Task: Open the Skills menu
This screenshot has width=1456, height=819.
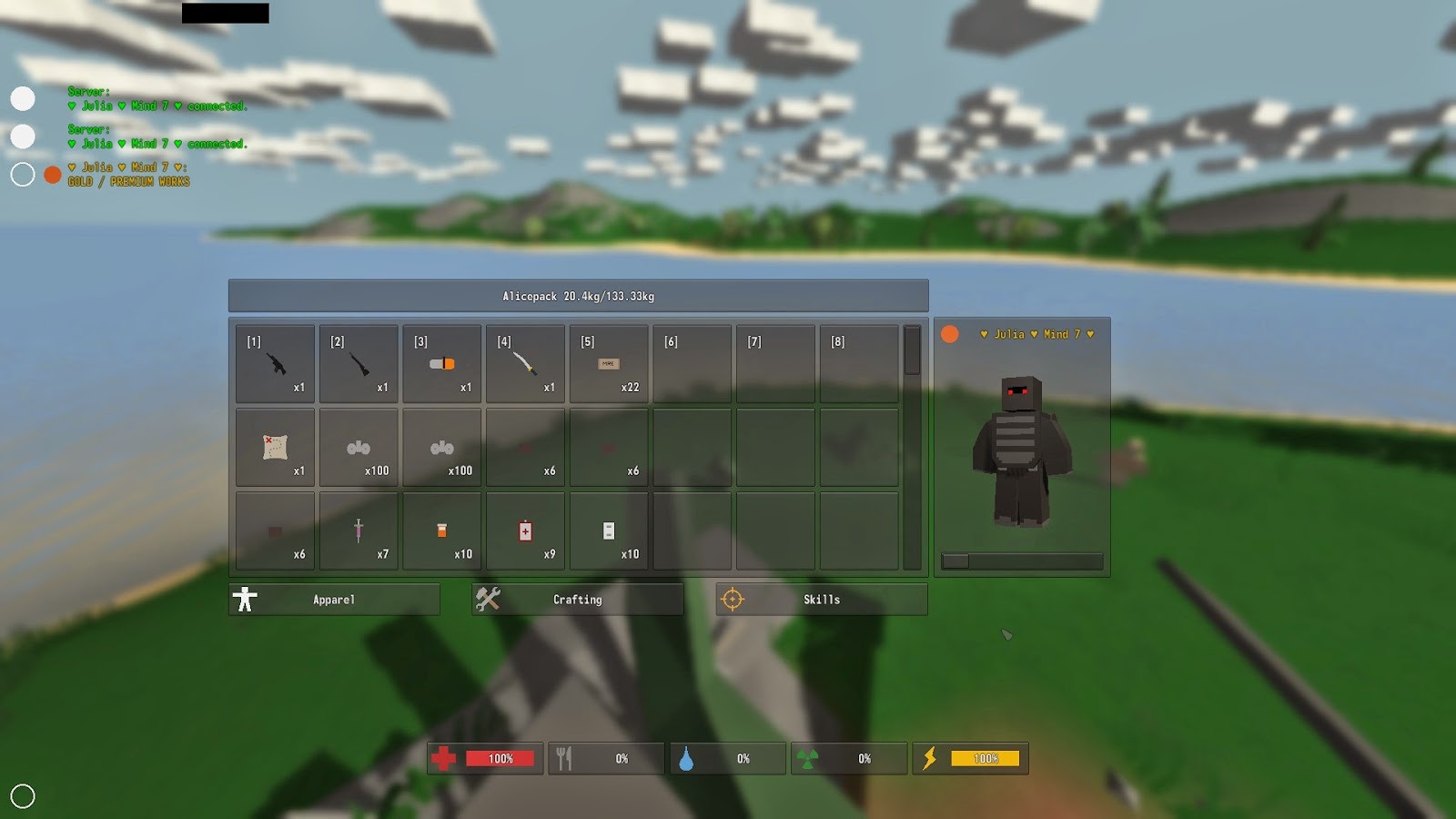Action: [820, 599]
